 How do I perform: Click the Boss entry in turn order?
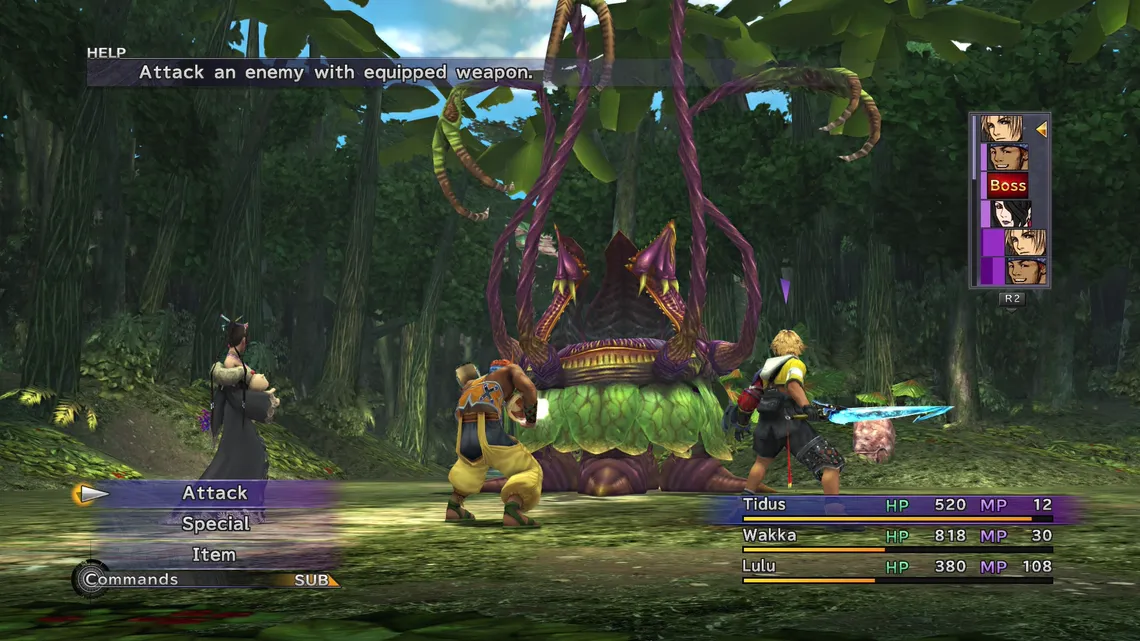(x=1007, y=185)
